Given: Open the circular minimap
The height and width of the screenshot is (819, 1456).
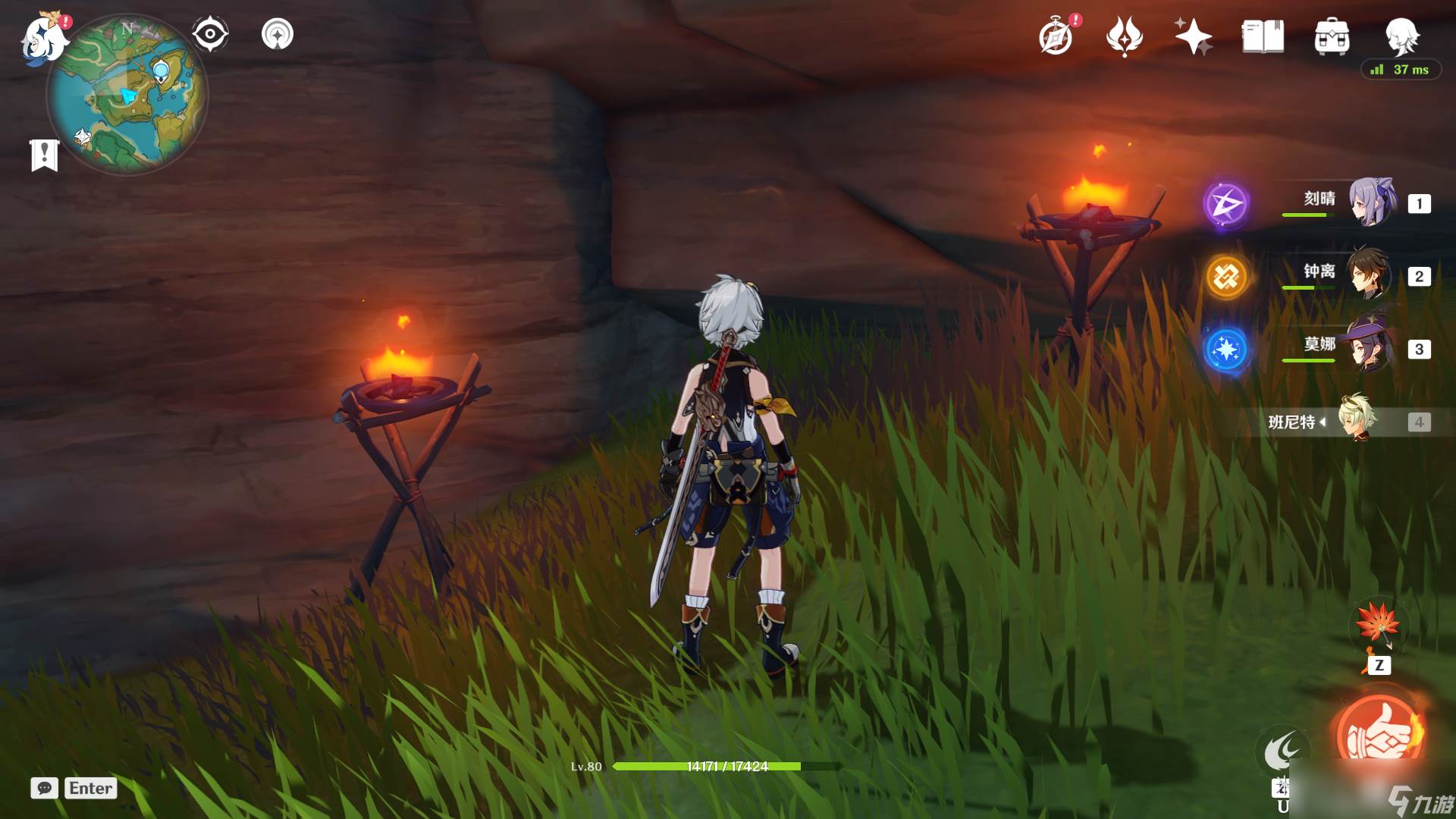Looking at the screenshot, I should coord(127,96).
